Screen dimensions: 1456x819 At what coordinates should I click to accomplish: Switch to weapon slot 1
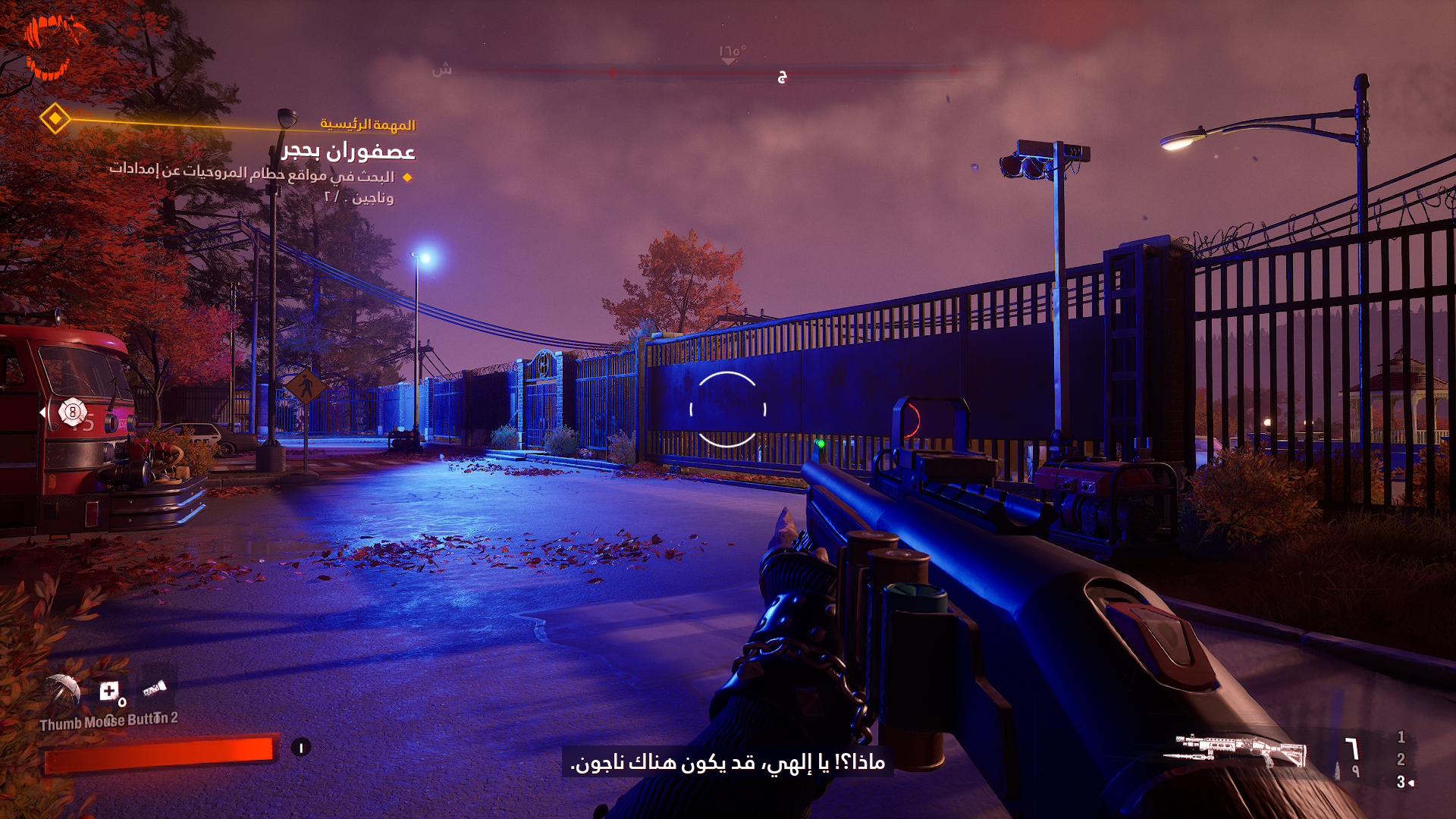click(1401, 737)
